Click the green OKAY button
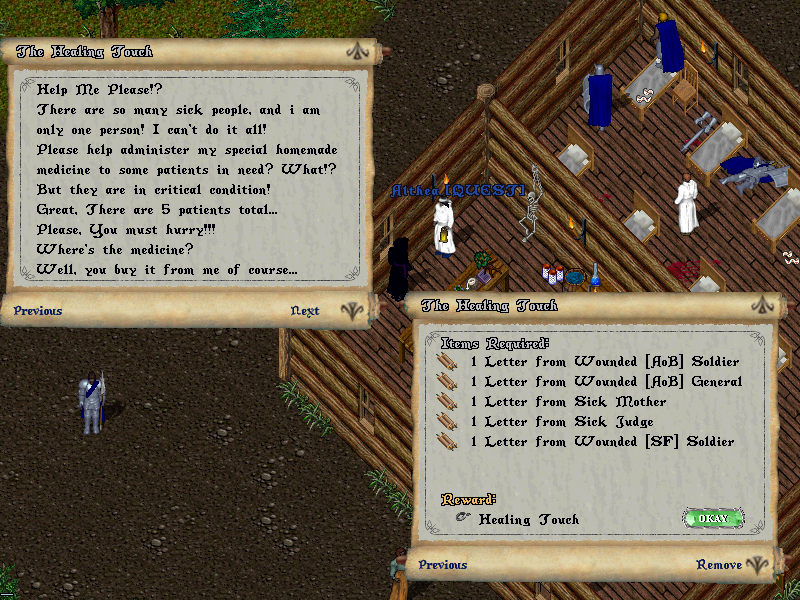 tap(713, 518)
